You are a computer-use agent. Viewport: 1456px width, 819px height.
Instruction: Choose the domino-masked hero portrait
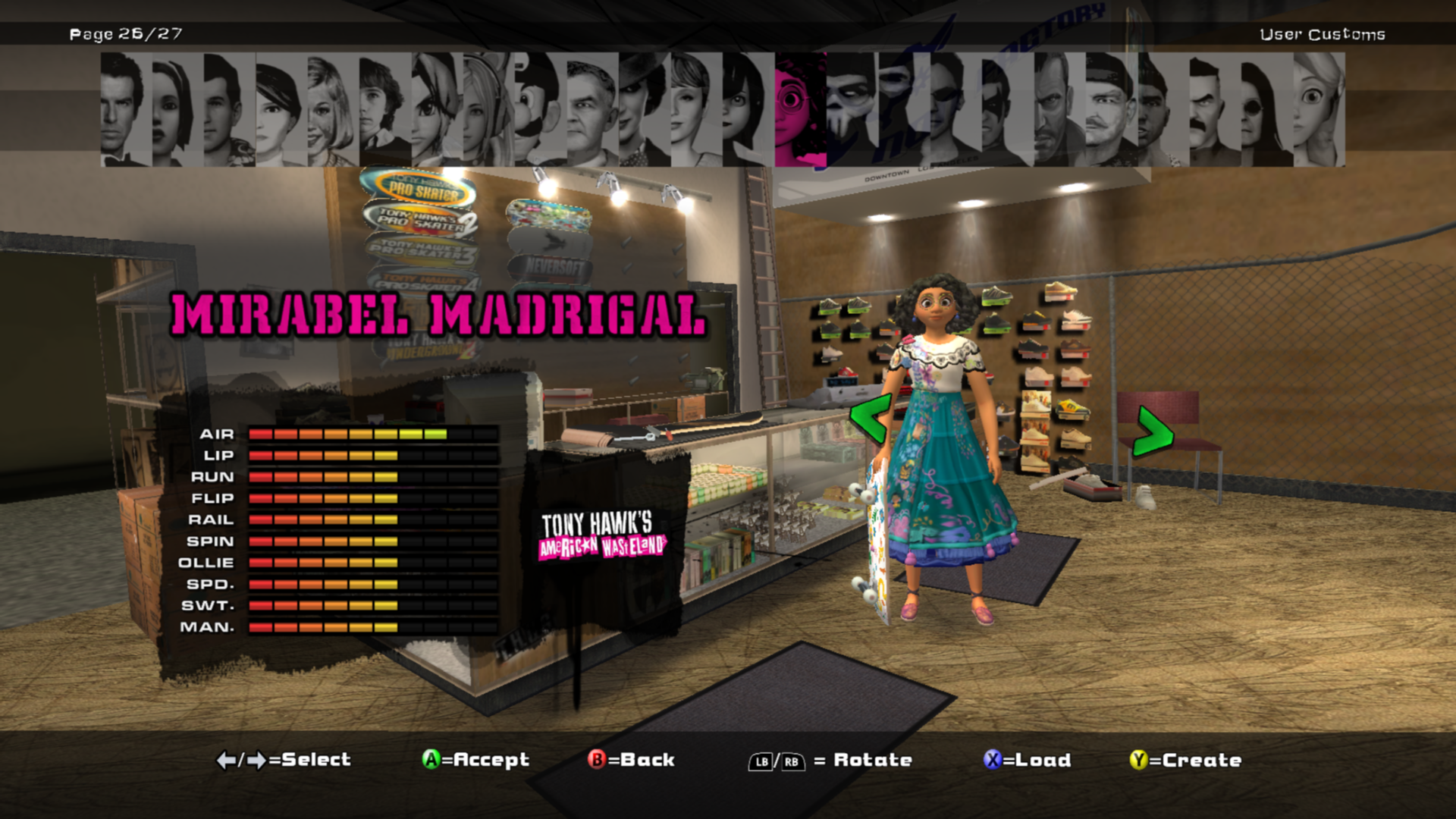[1007, 110]
